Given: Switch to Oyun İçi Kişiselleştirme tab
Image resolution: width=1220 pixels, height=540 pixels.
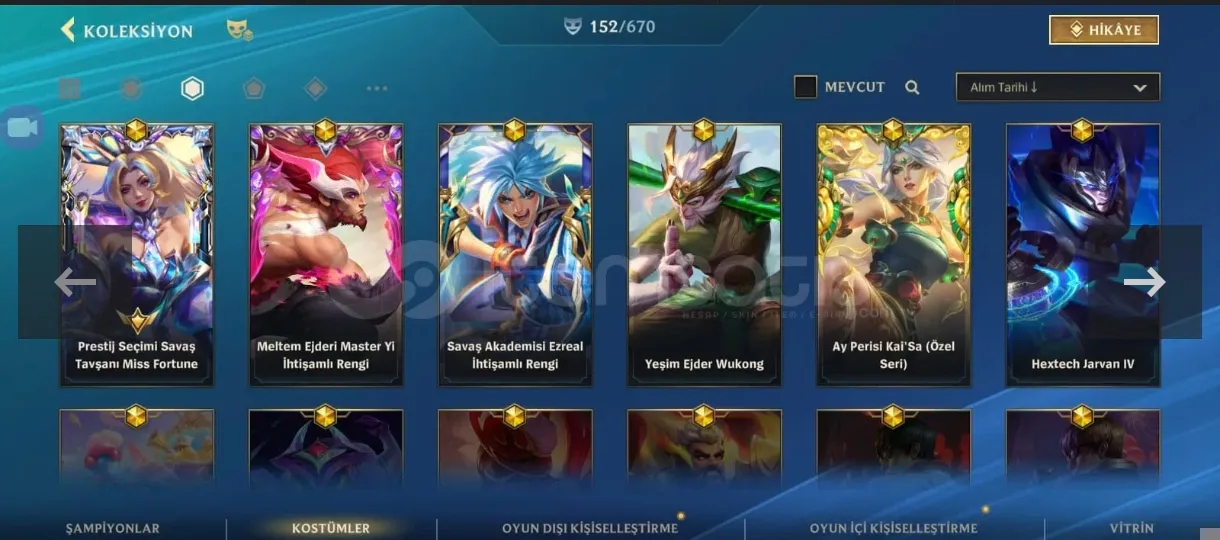Looking at the screenshot, I should click(x=893, y=528).
